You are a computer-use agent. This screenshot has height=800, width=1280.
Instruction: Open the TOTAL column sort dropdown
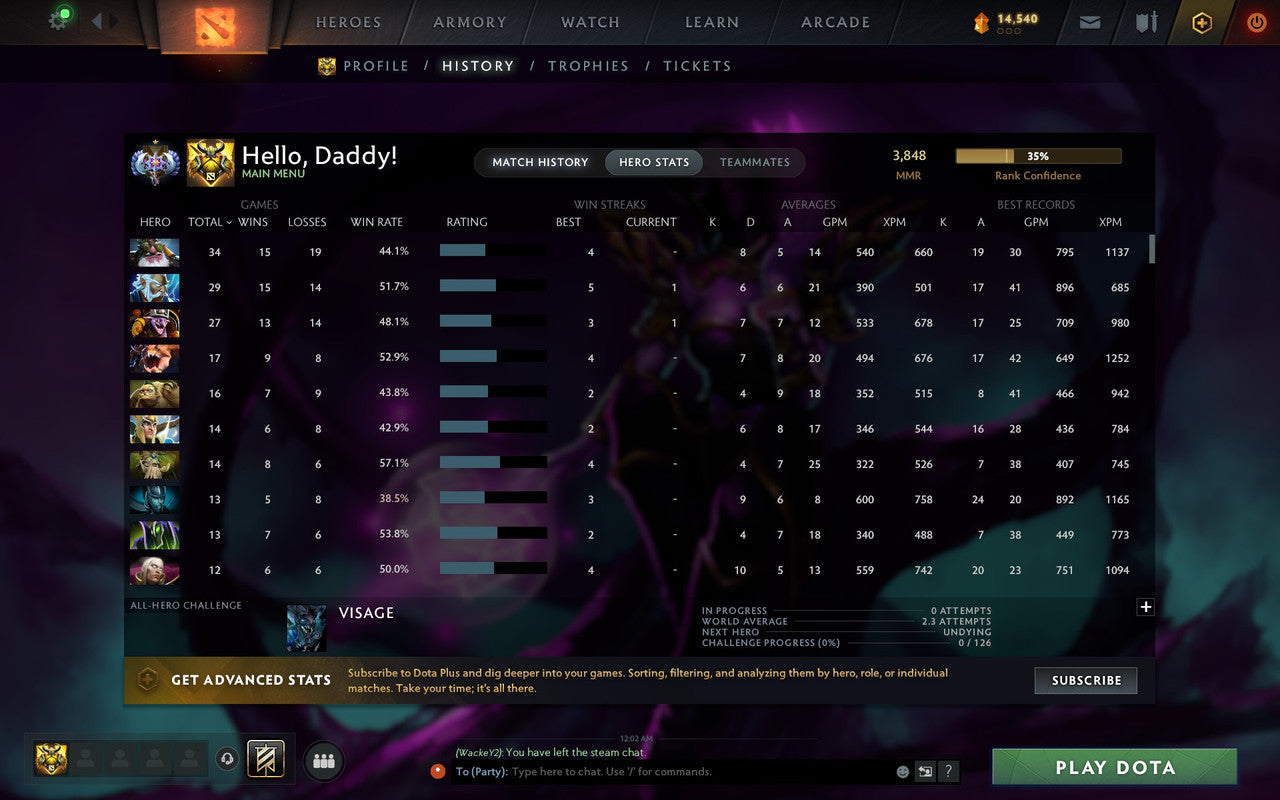[x=209, y=222]
